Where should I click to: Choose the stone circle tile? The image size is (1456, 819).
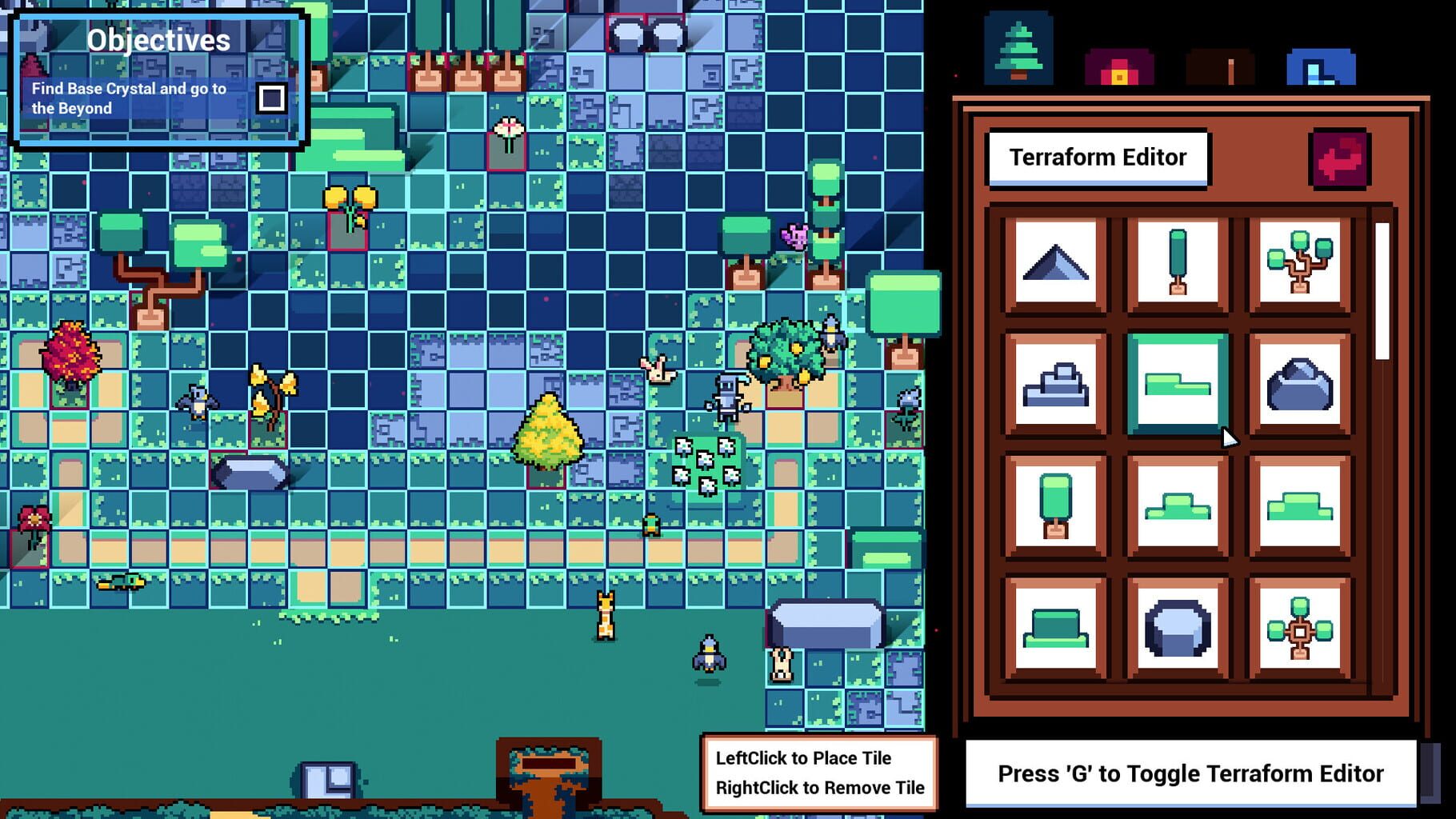1176,631
